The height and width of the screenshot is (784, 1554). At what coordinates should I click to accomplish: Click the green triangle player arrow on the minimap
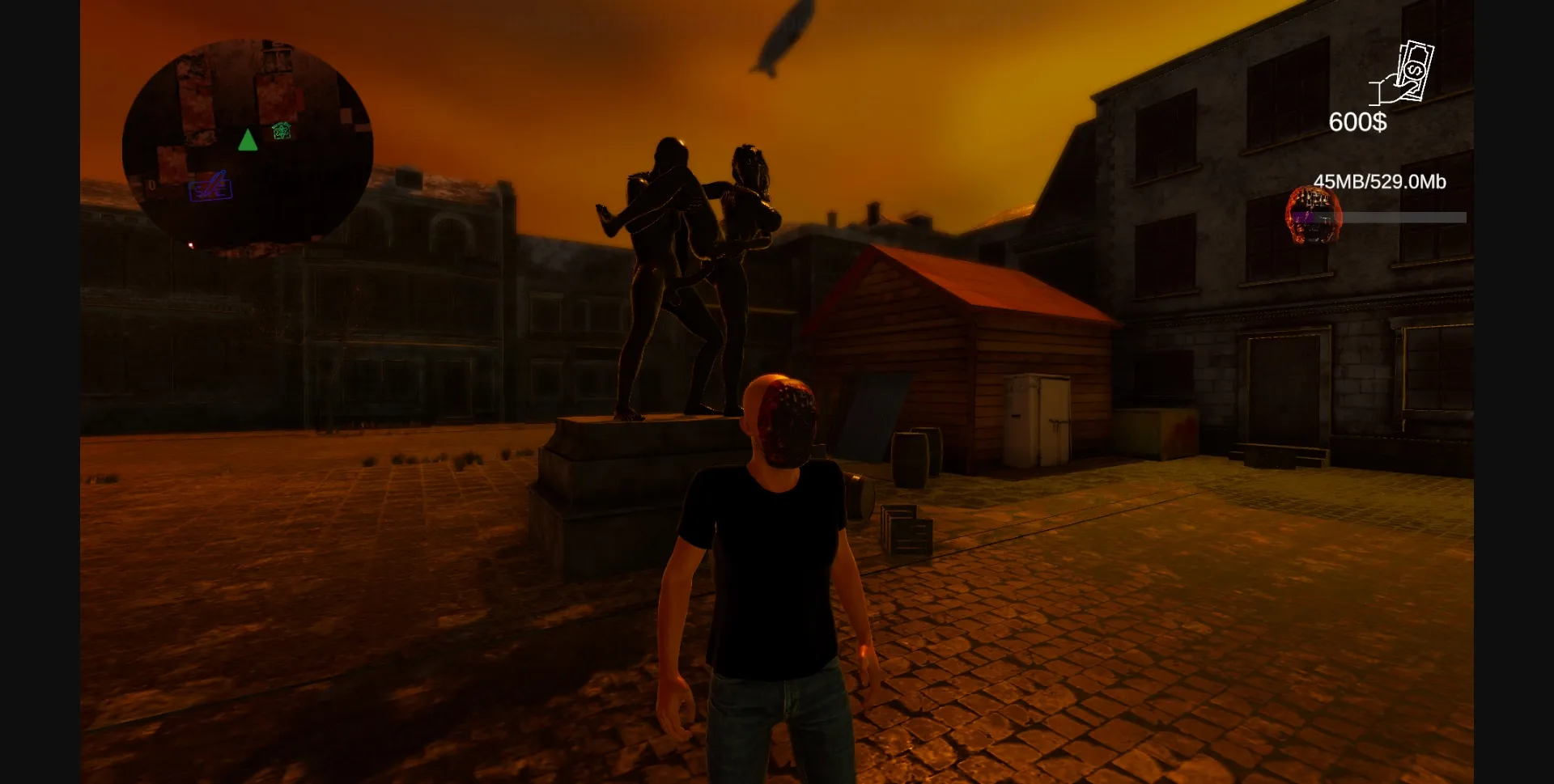click(x=248, y=140)
